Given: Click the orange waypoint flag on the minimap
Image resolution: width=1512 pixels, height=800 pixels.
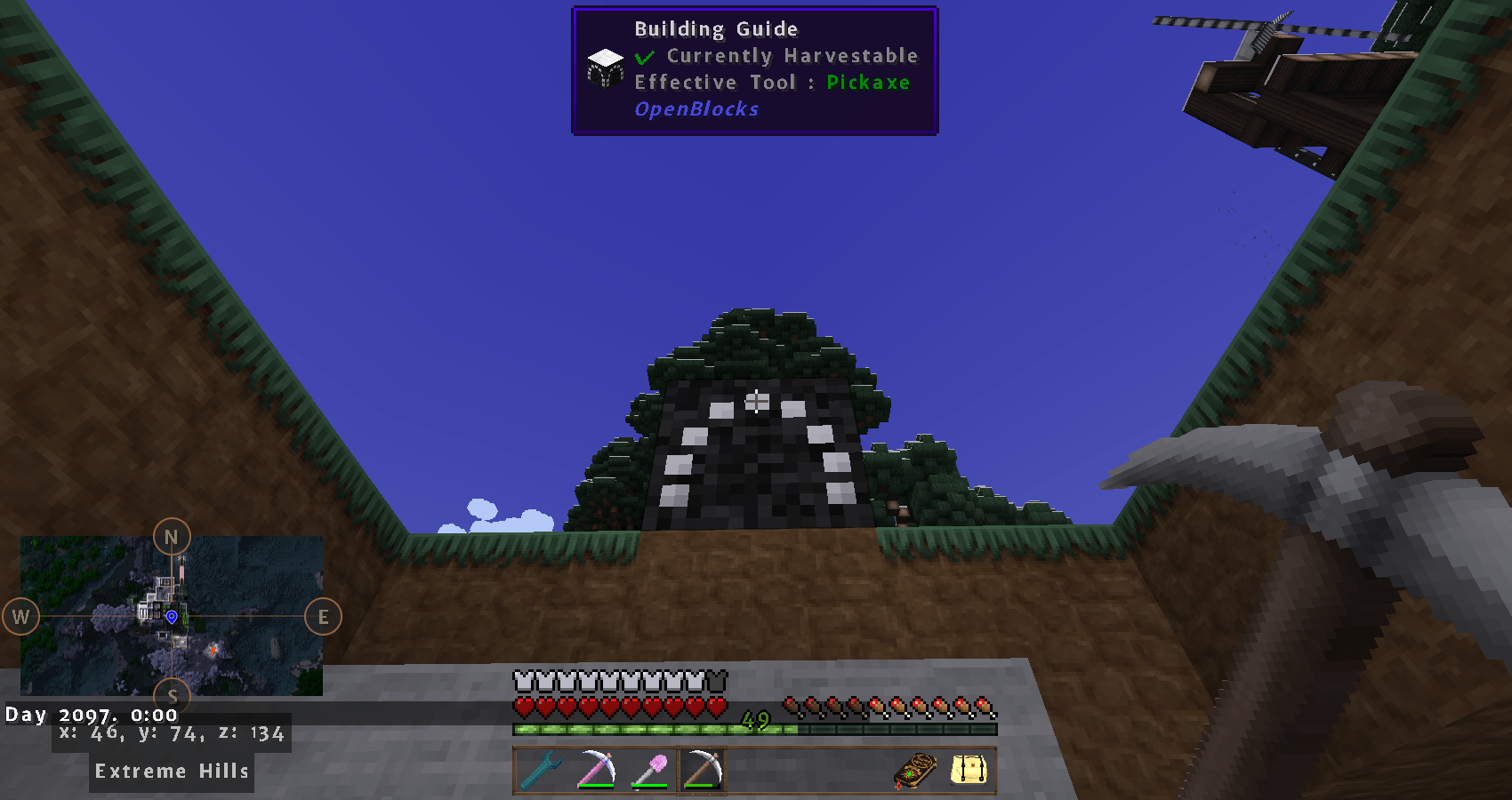Looking at the screenshot, I should click(213, 651).
